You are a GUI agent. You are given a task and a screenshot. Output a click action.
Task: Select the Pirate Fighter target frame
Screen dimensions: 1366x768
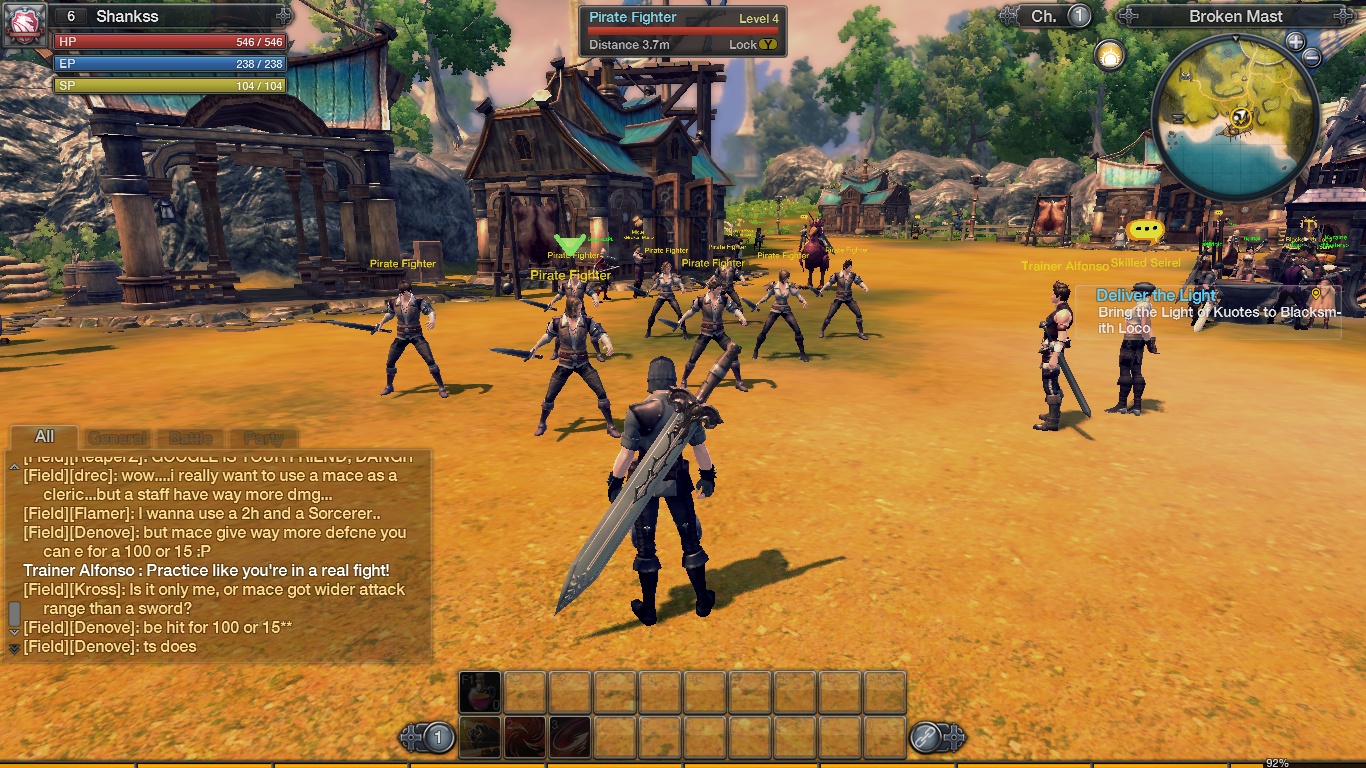pos(683,31)
